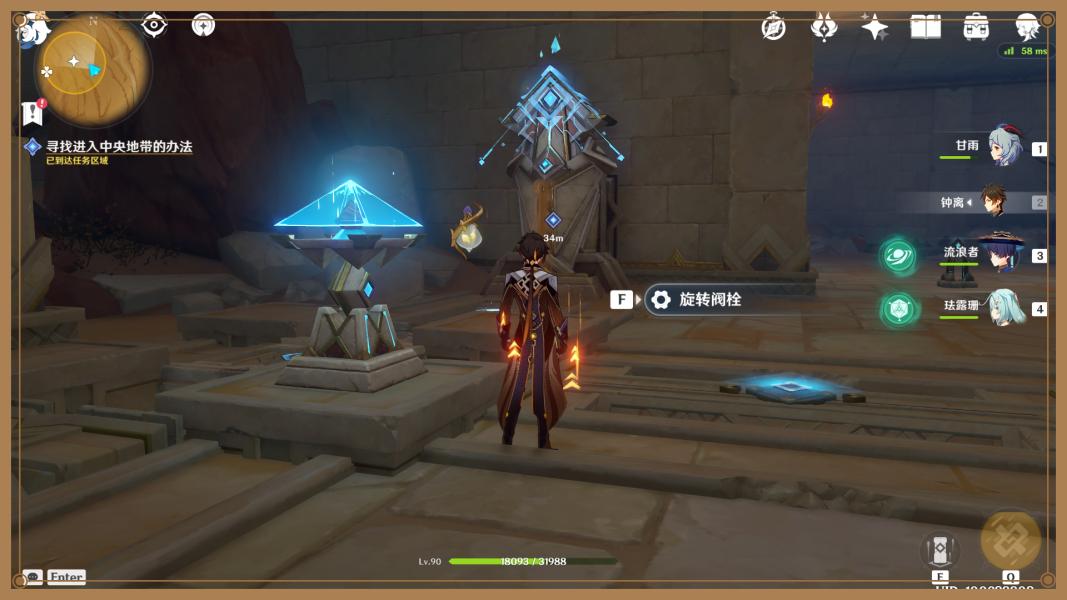Open the character screen head icon

(1027, 27)
